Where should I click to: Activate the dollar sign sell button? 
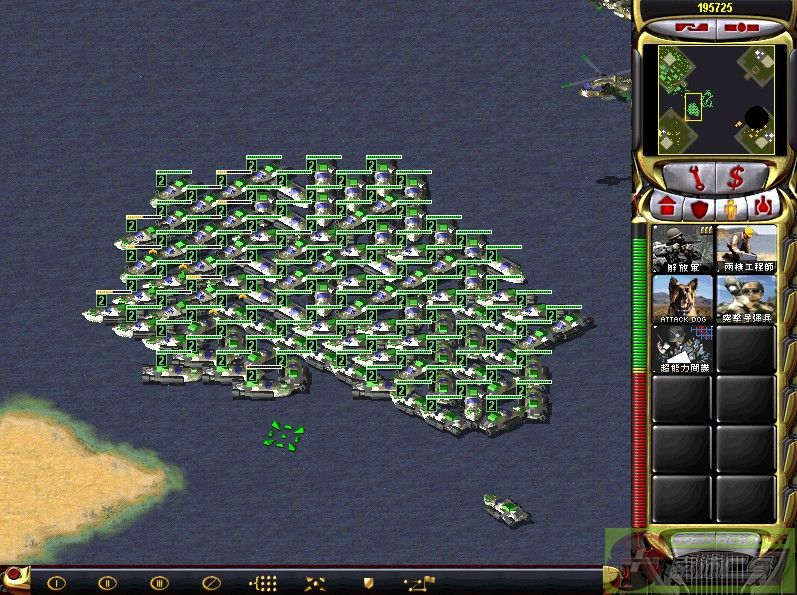[736, 178]
